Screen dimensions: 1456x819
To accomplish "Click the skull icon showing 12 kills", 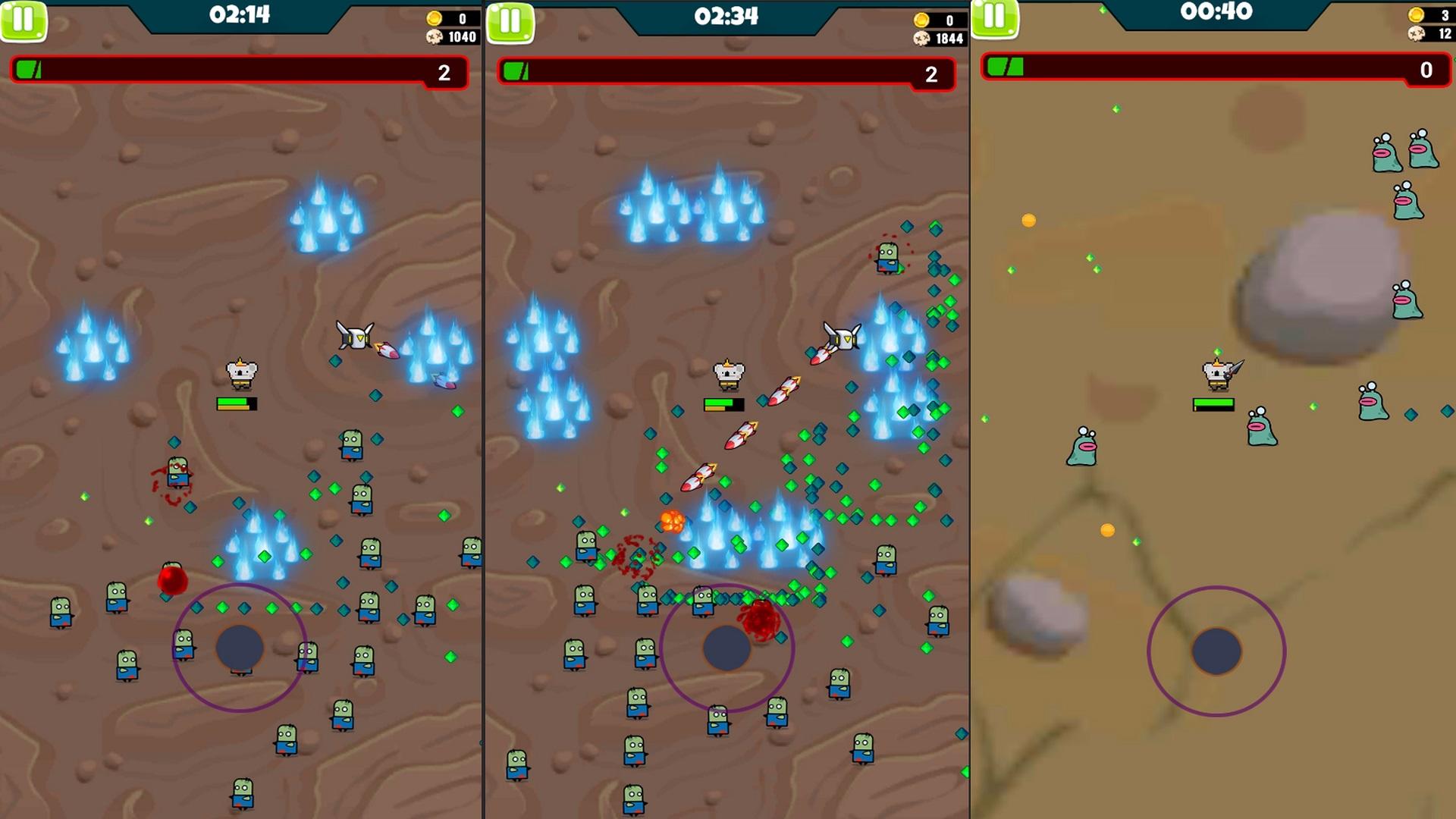I will 1417,34.
